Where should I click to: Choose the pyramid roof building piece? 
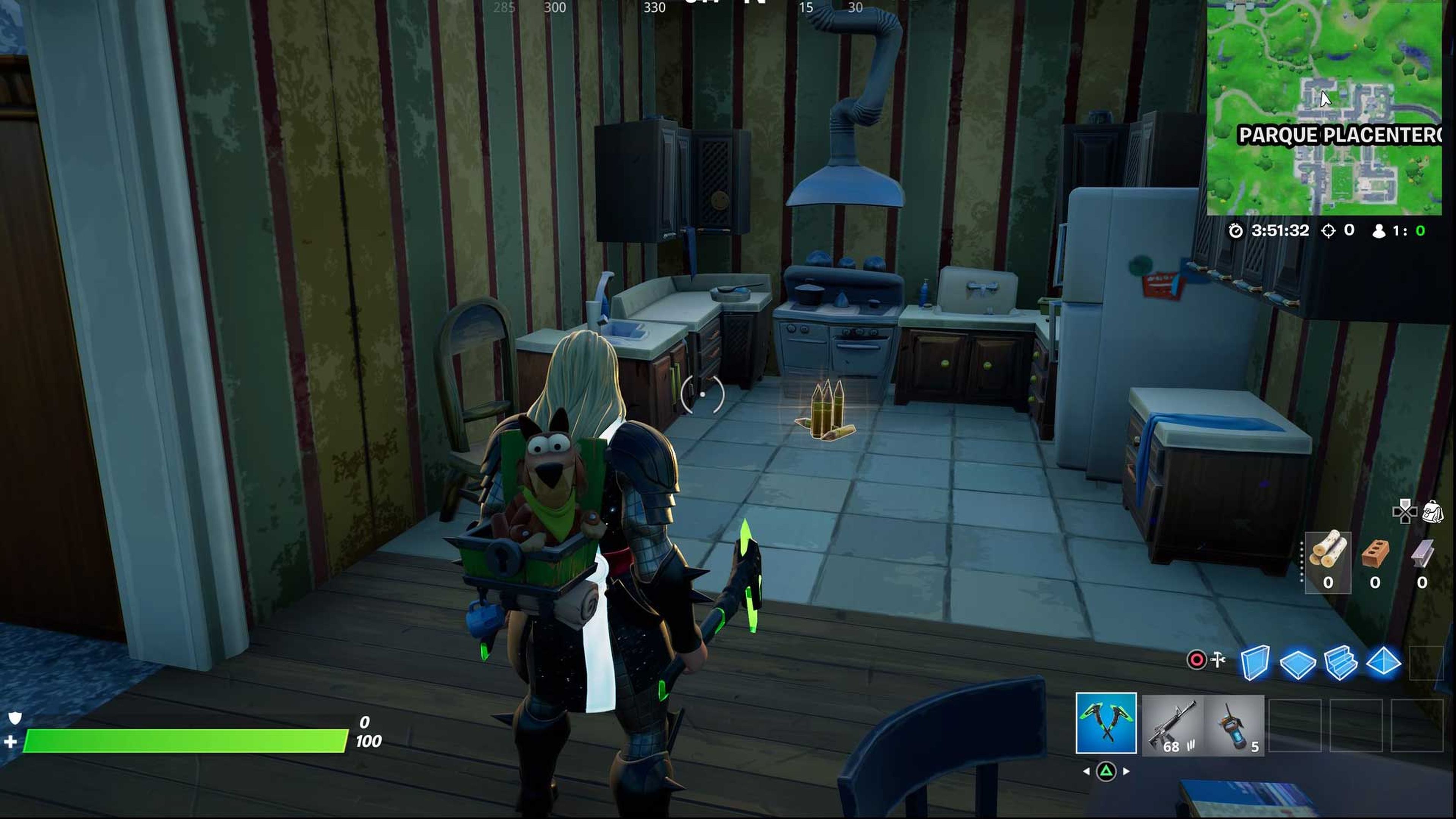(1383, 662)
